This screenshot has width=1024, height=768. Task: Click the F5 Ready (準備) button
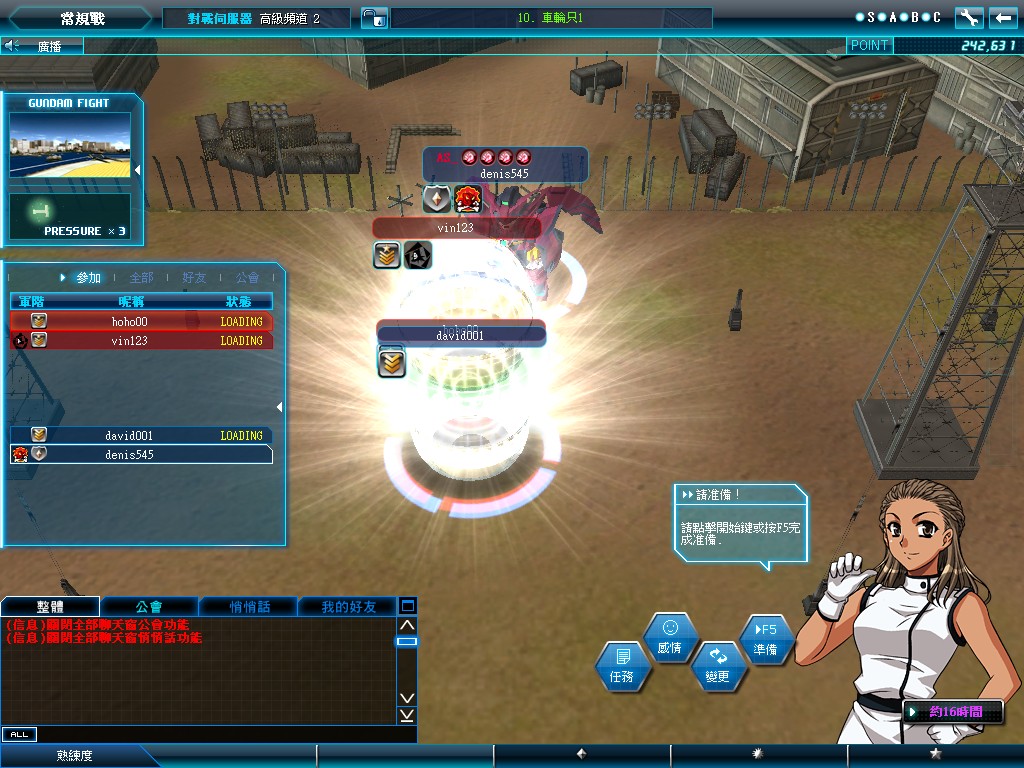tap(766, 640)
